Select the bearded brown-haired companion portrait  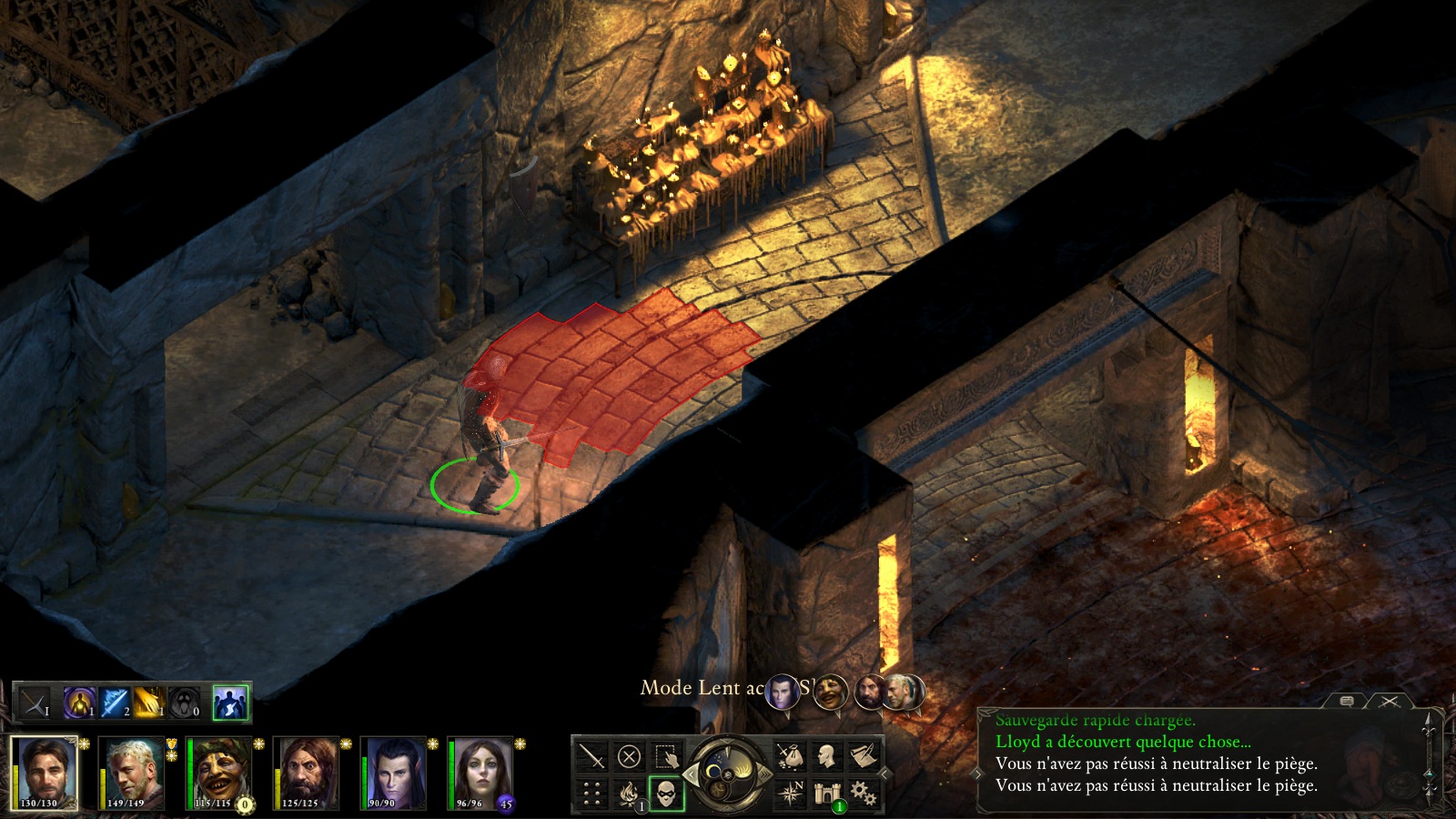click(x=307, y=772)
